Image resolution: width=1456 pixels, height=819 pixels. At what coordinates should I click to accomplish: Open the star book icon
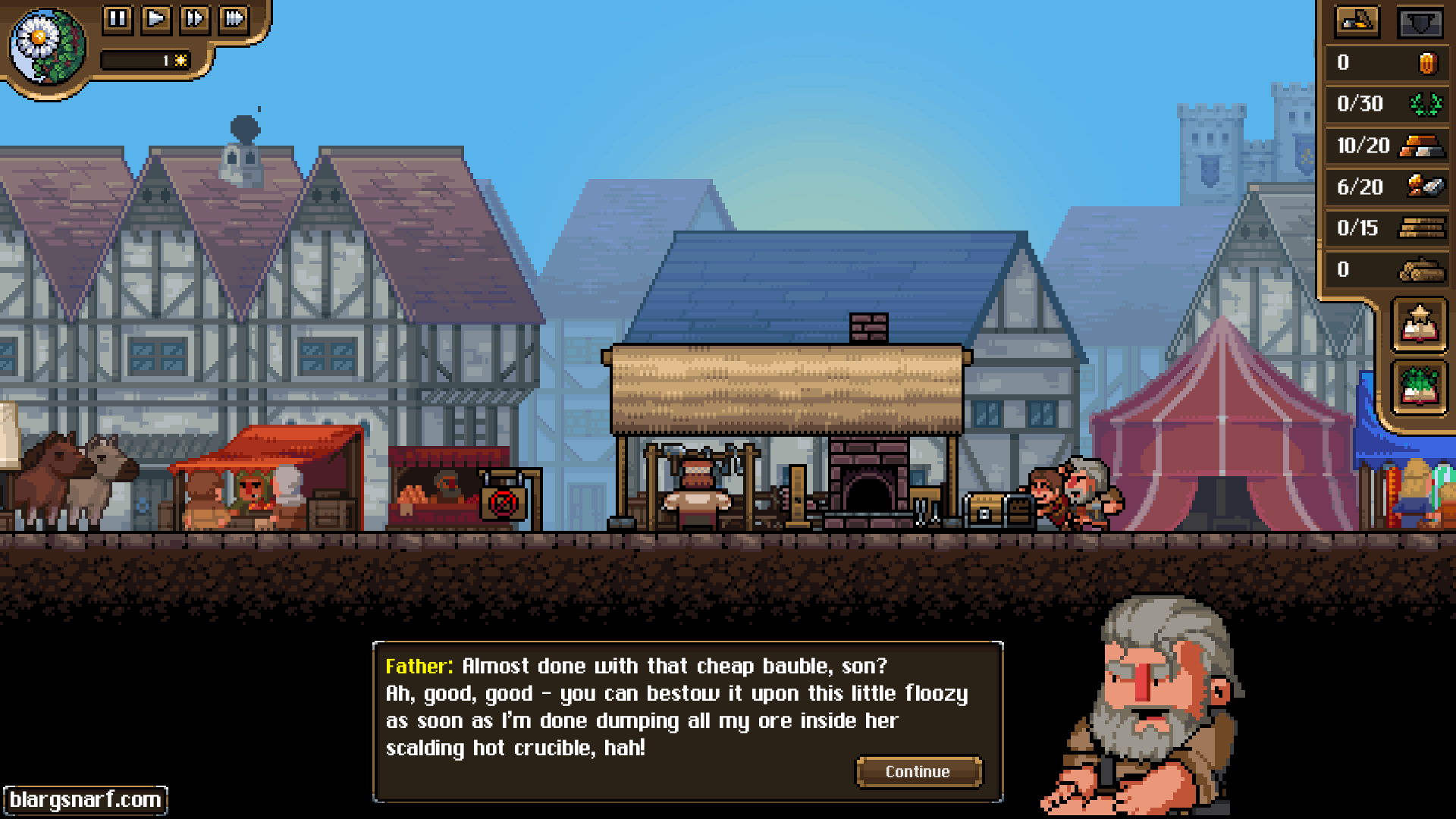(x=1419, y=325)
